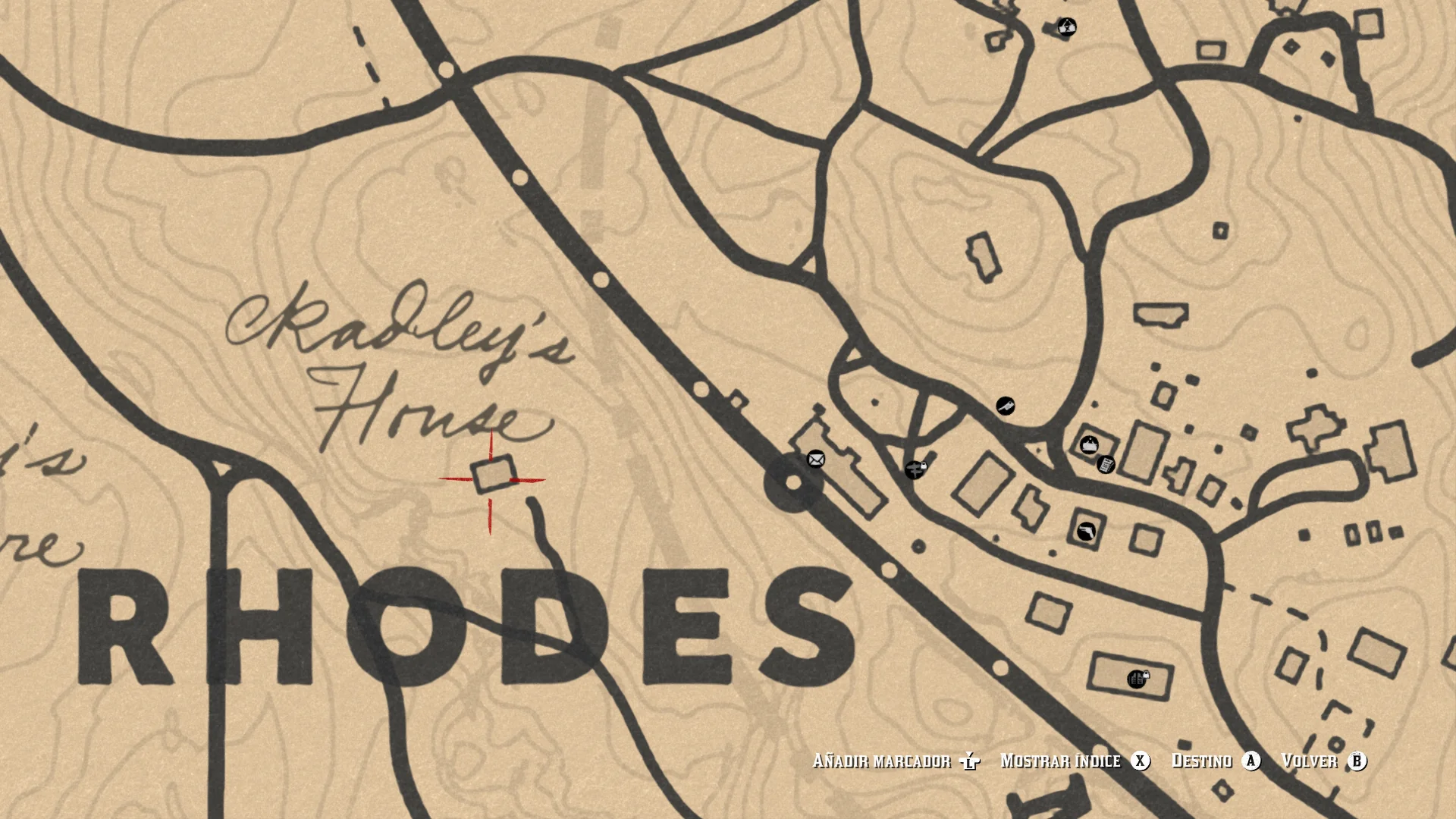
Task: Click the post office envelope icon
Action: tap(814, 460)
